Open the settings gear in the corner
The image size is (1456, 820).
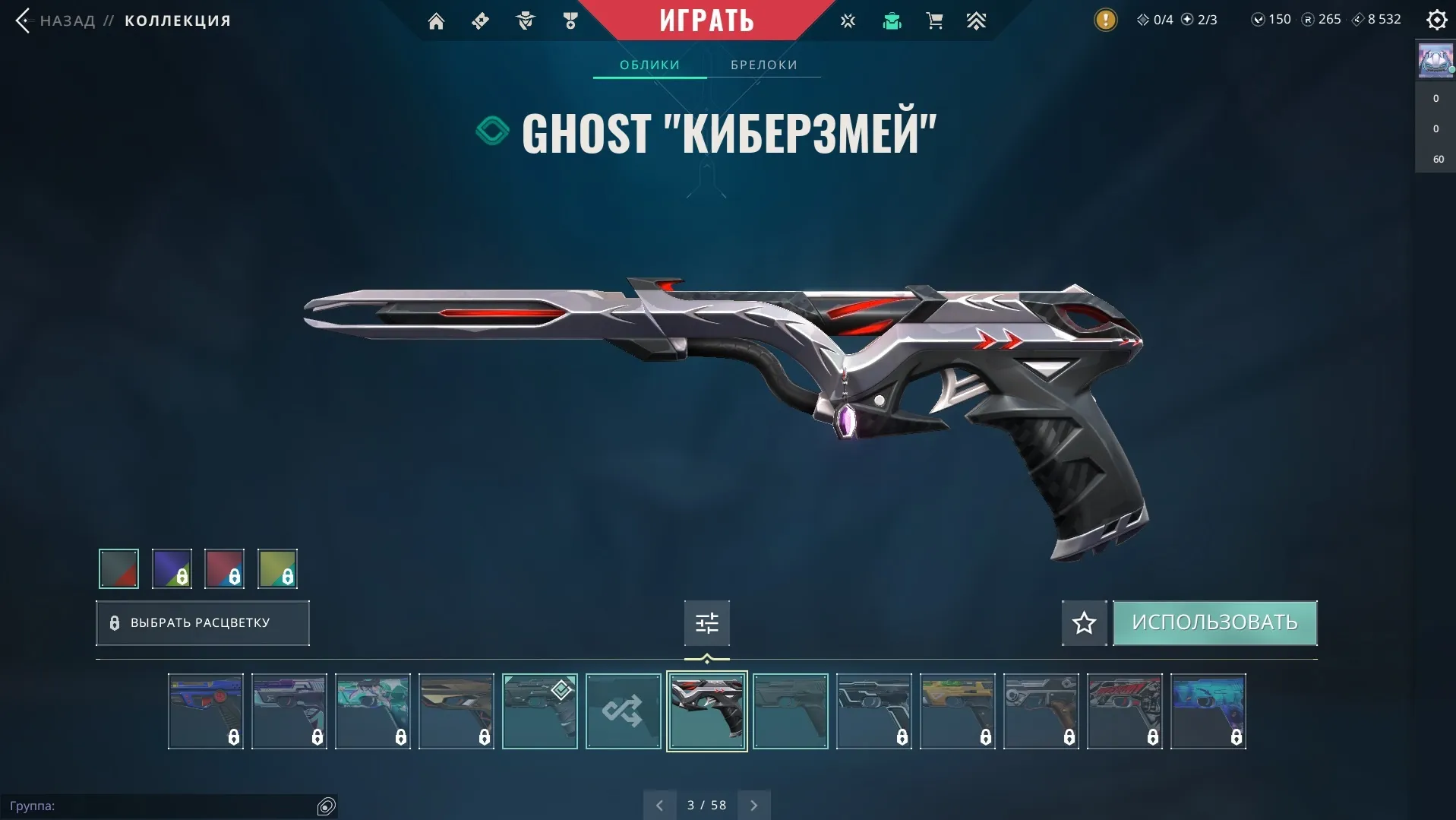click(1436, 21)
